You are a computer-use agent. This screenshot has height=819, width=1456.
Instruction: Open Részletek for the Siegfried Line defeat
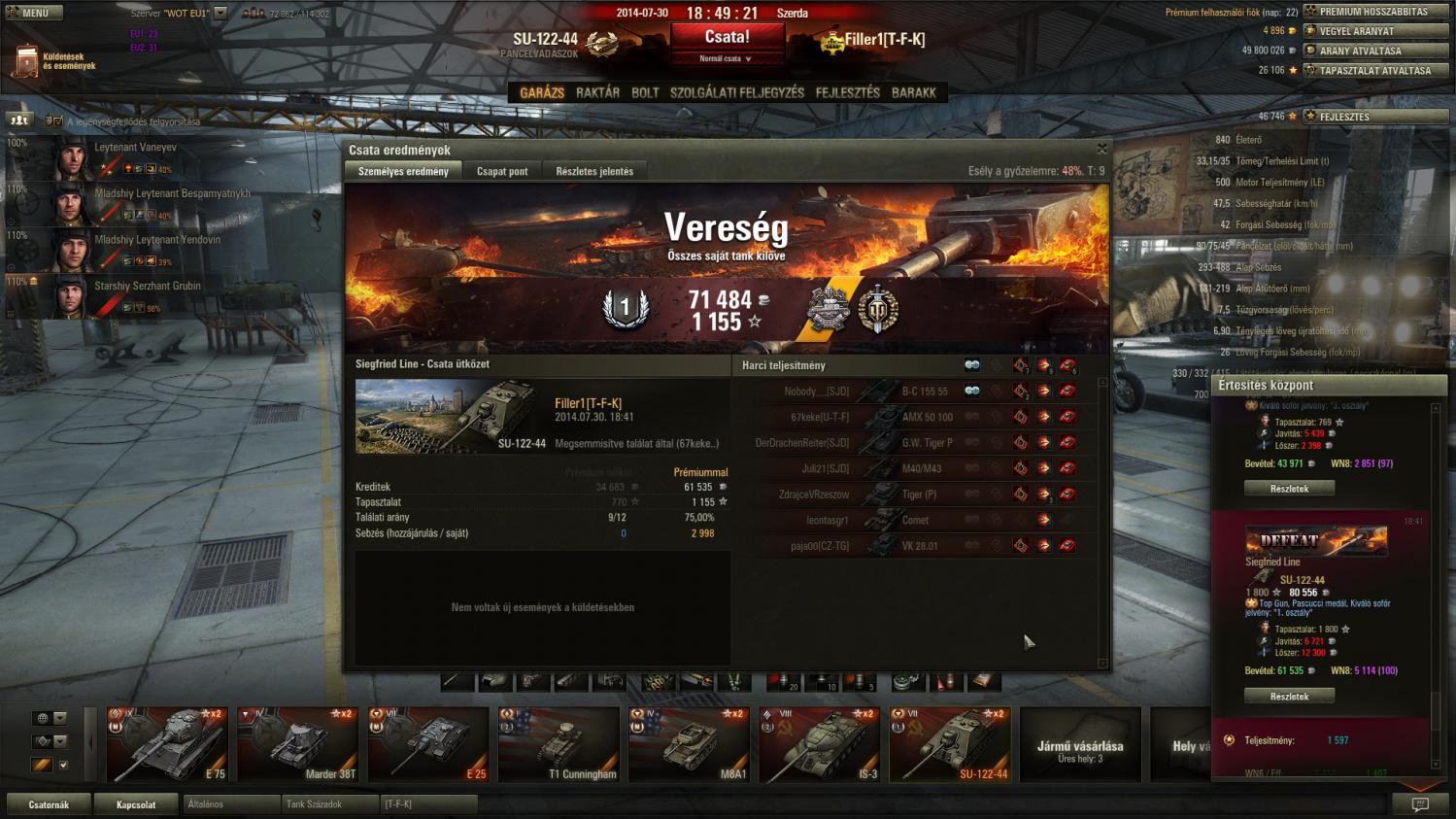pos(1289,697)
